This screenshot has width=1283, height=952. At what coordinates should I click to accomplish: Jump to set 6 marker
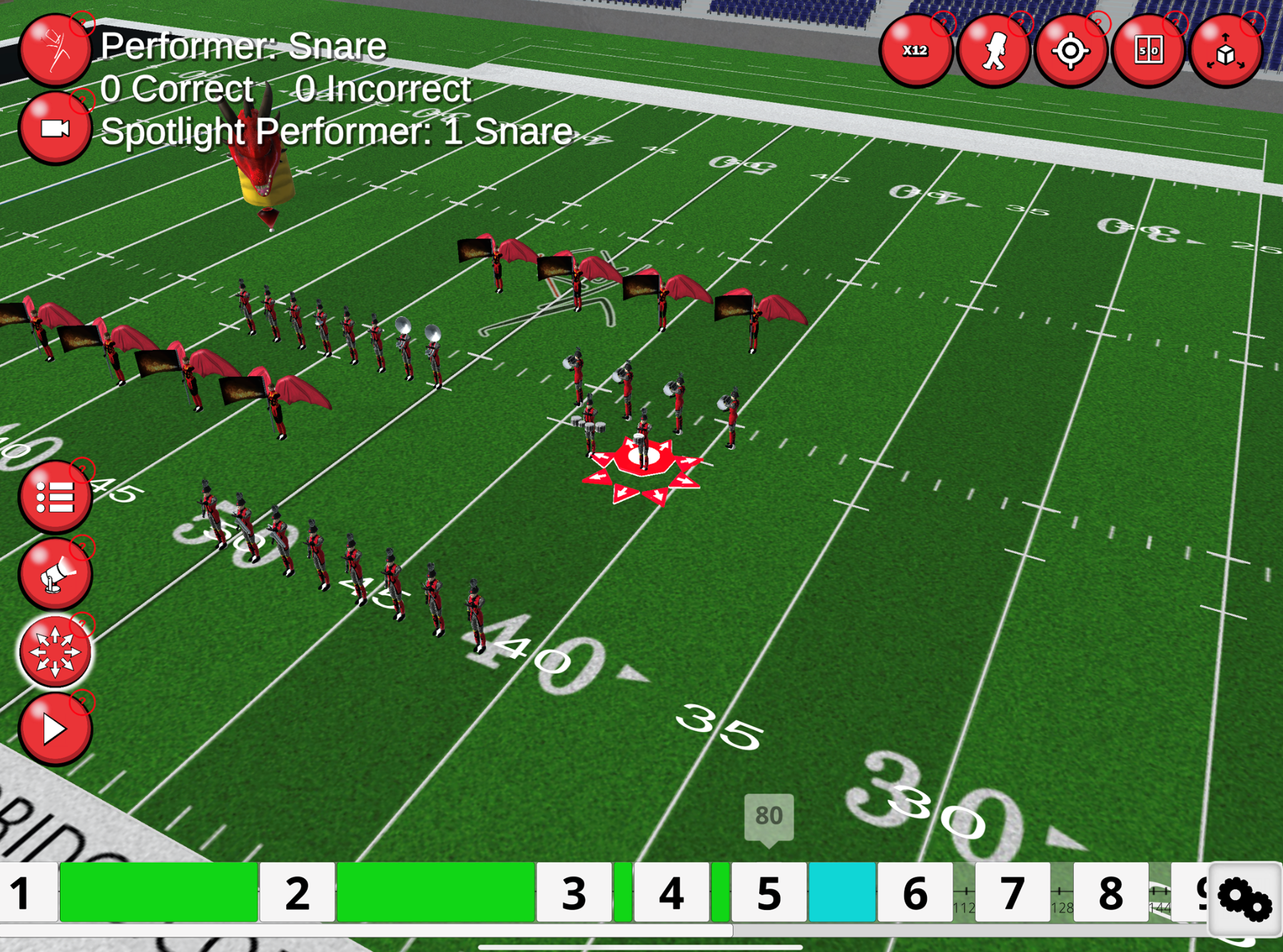(915, 892)
